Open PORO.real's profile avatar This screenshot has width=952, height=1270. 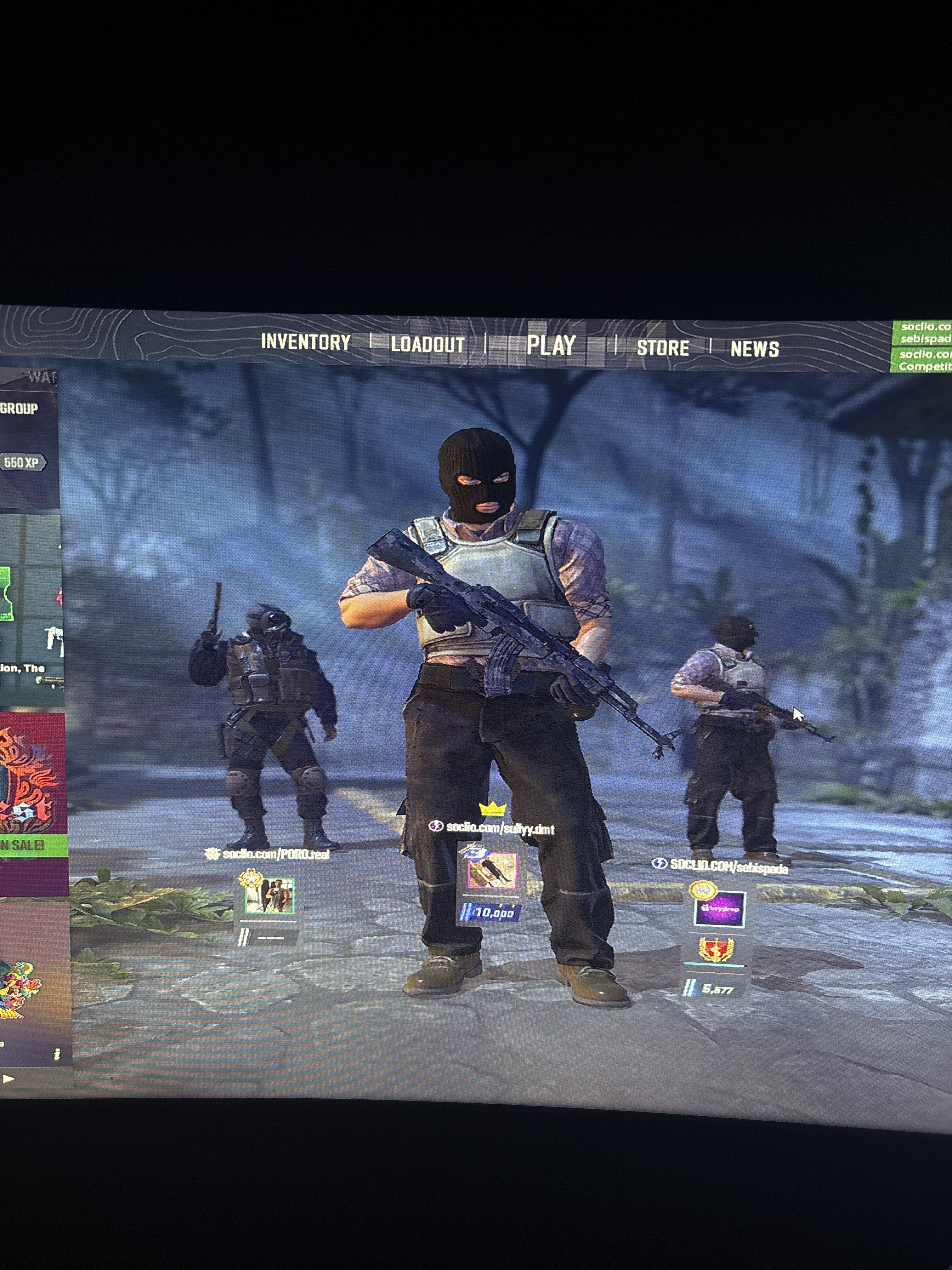pos(269,895)
